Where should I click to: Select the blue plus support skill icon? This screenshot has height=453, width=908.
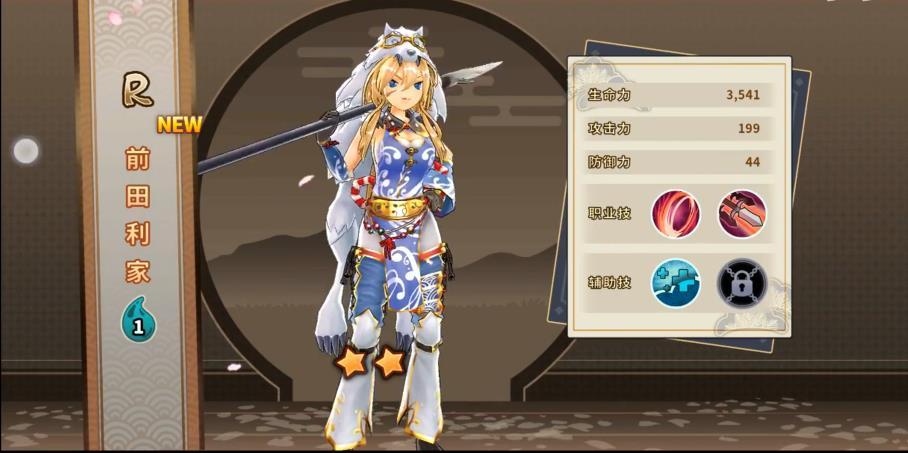(676, 282)
